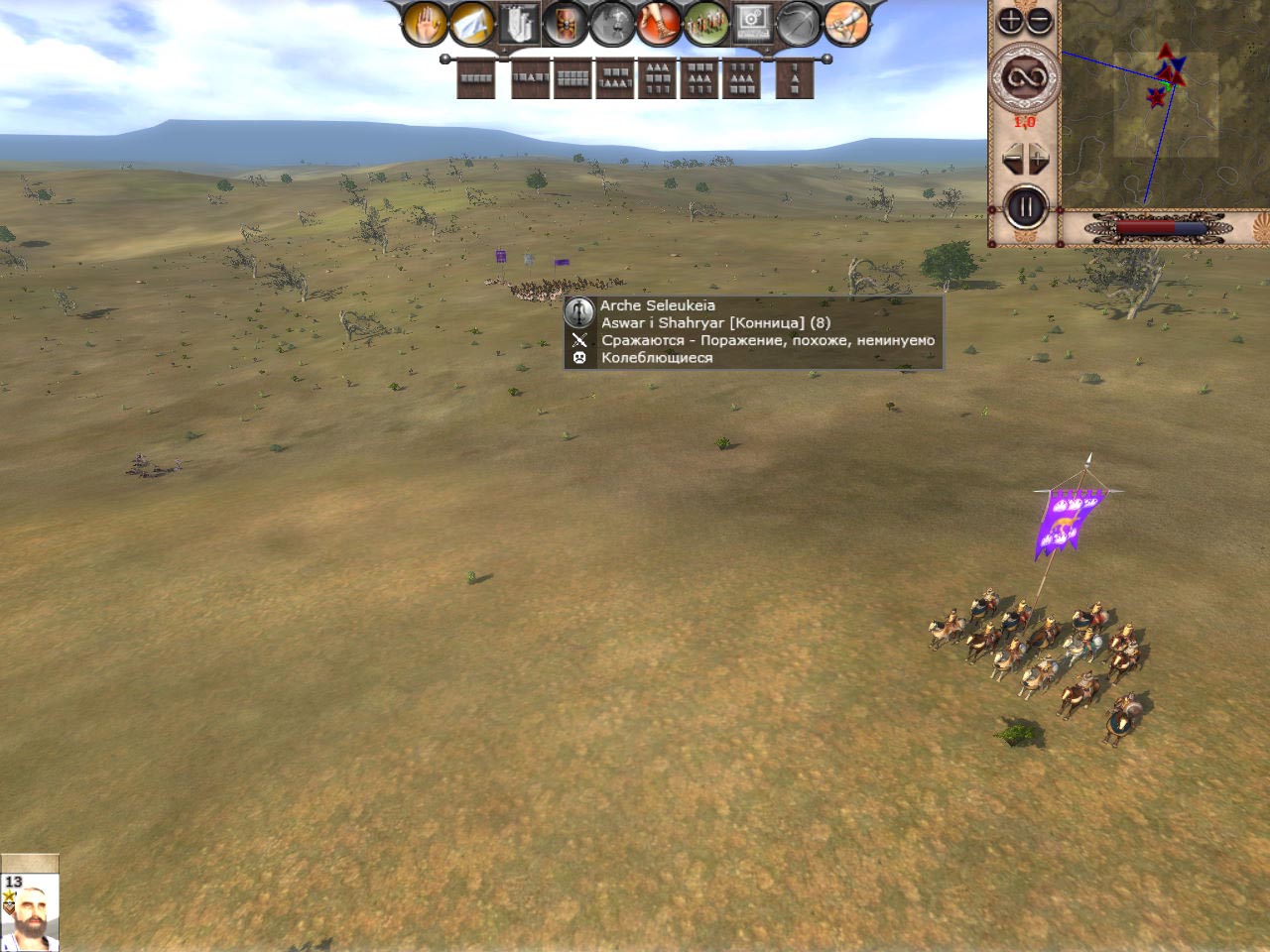The width and height of the screenshot is (1270, 952).
Task: Choose the single column formation banner
Action: [794, 78]
